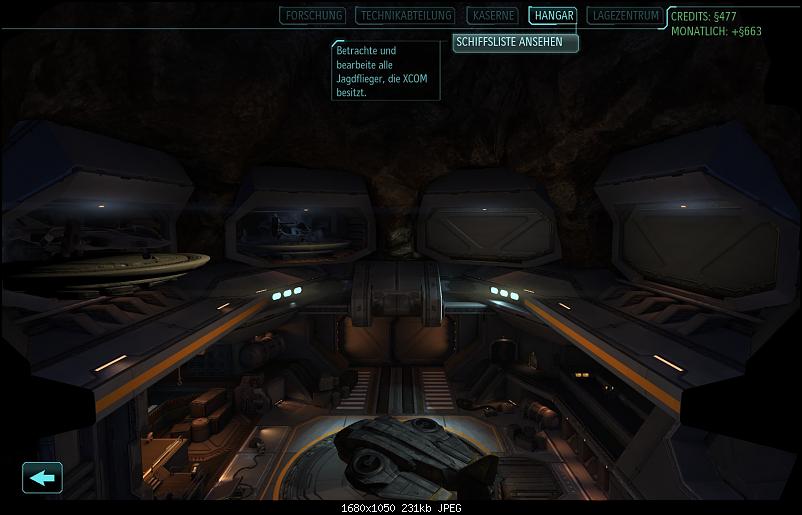
Task: Click the back arrow button
Action: (42, 477)
